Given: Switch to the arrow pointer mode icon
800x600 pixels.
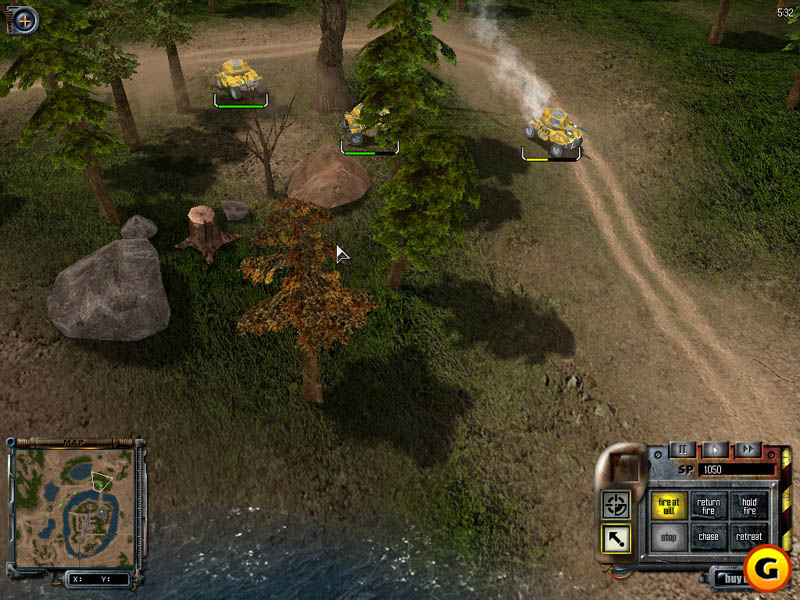Looking at the screenshot, I should coord(615,539).
